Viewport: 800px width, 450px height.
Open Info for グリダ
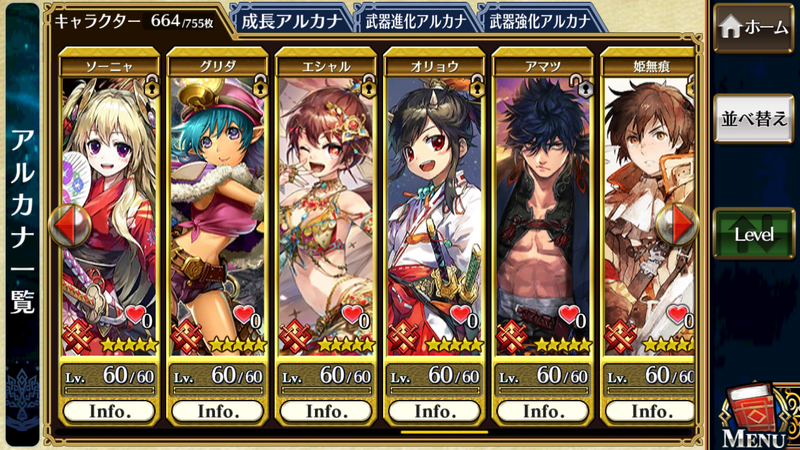click(217, 411)
